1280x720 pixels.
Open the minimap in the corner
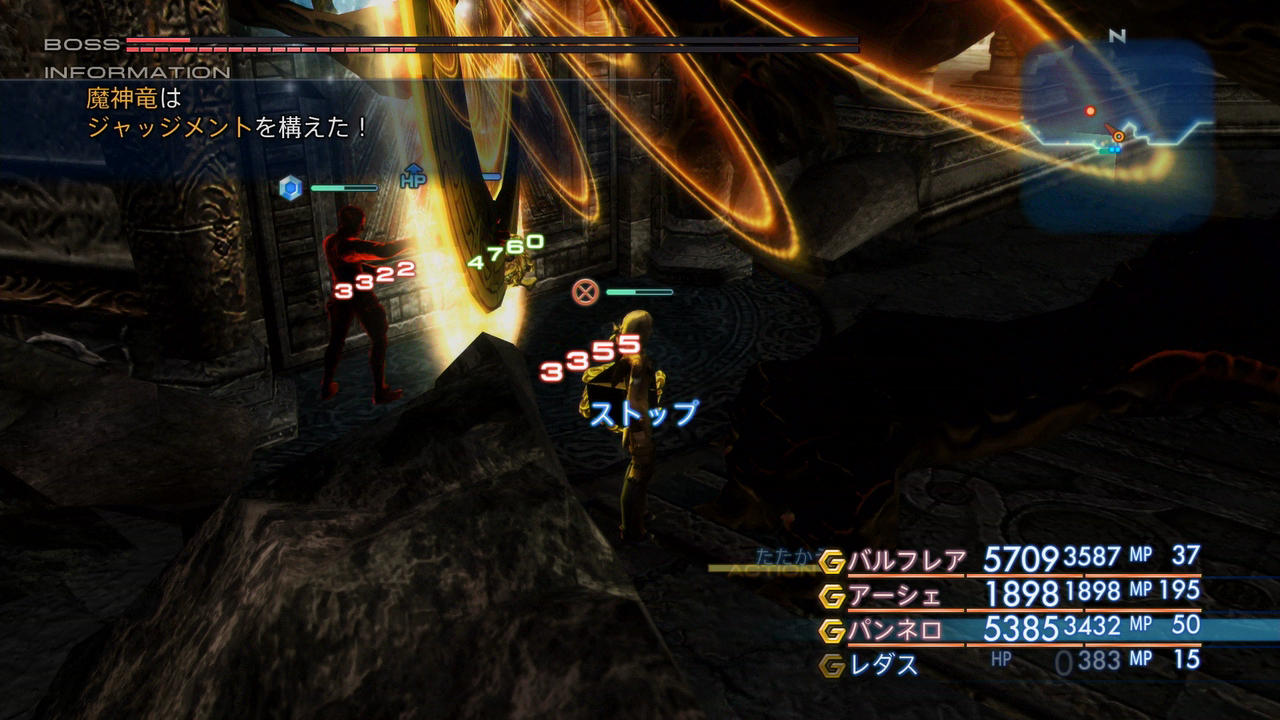[1117, 134]
